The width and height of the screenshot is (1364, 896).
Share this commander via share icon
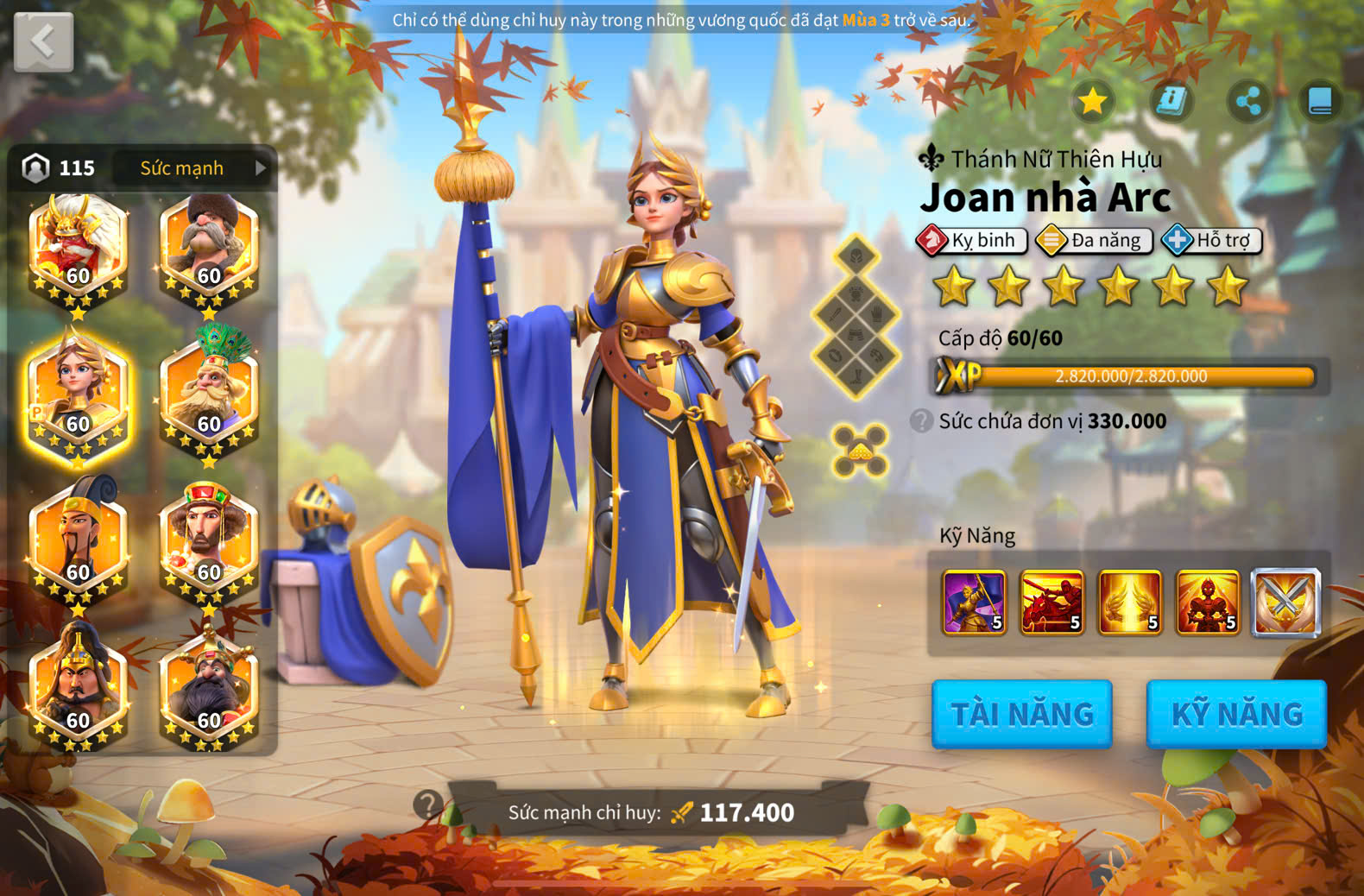tap(1248, 101)
